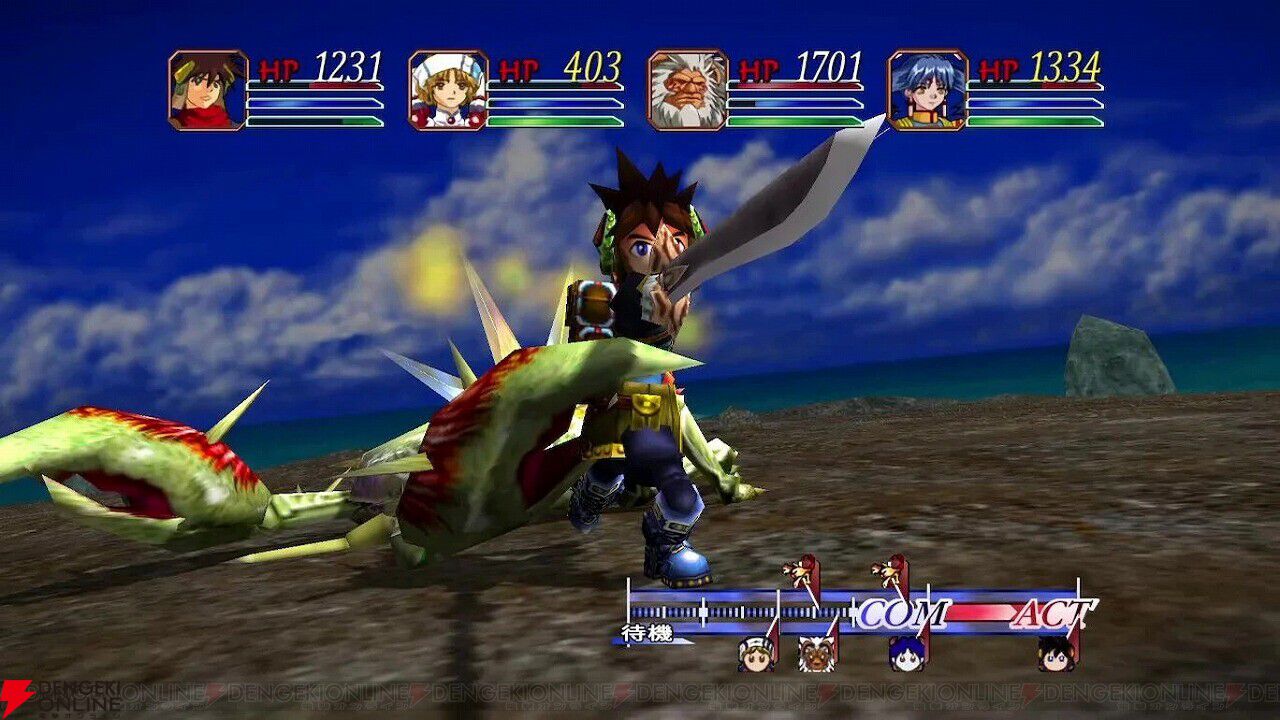Choose the white-bearded old man's party portrait
The width and height of the screenshot is (1280, 720).
point(687,90)
